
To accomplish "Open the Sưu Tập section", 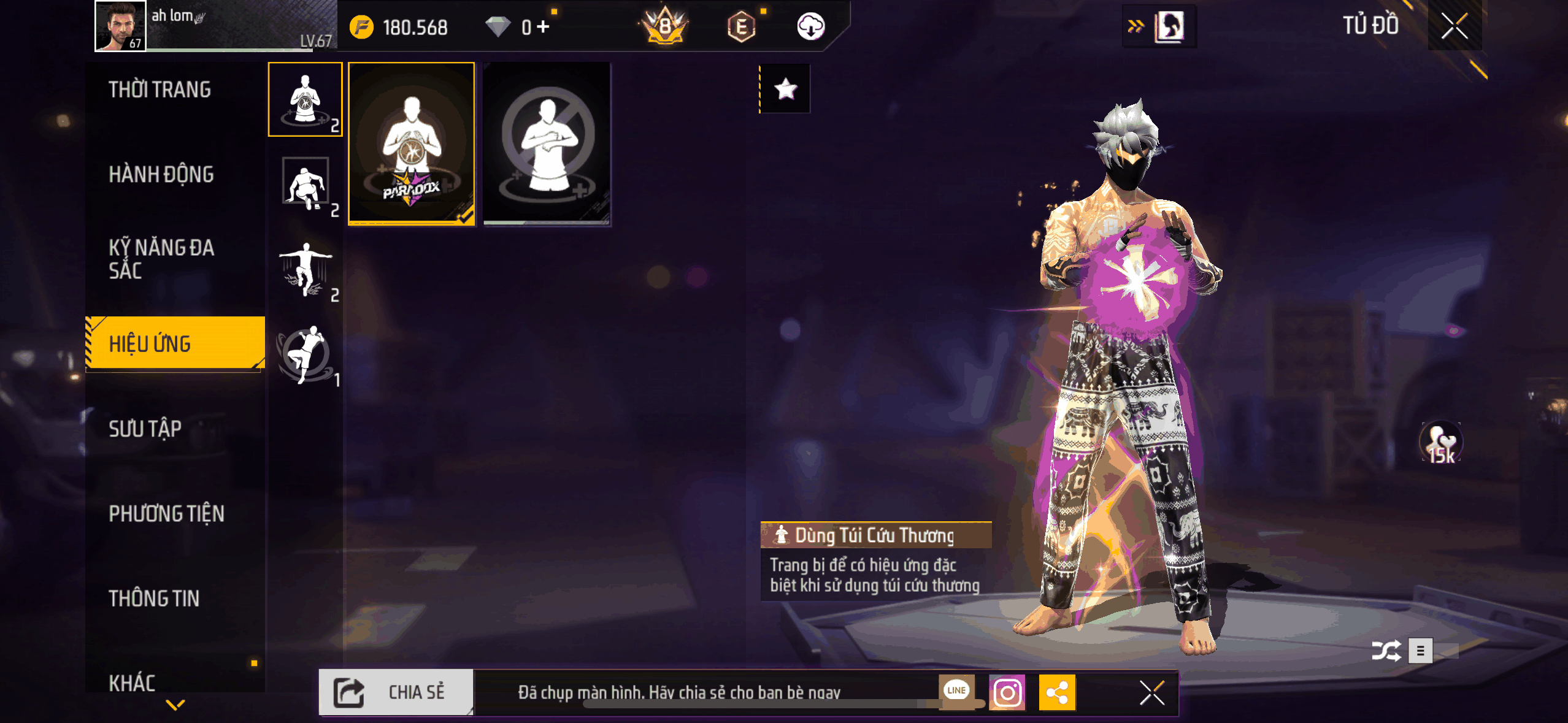I will coord(145,429).
